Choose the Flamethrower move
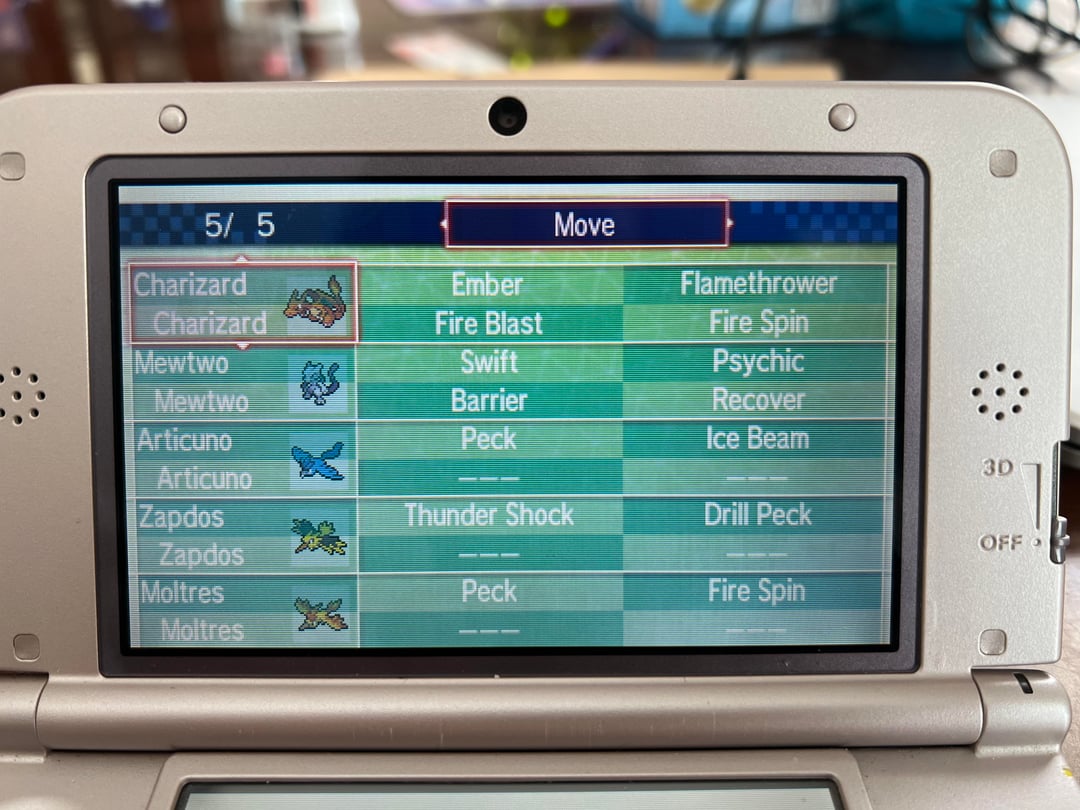Viewport: 1080px width, 810px height. click(758, 284)
